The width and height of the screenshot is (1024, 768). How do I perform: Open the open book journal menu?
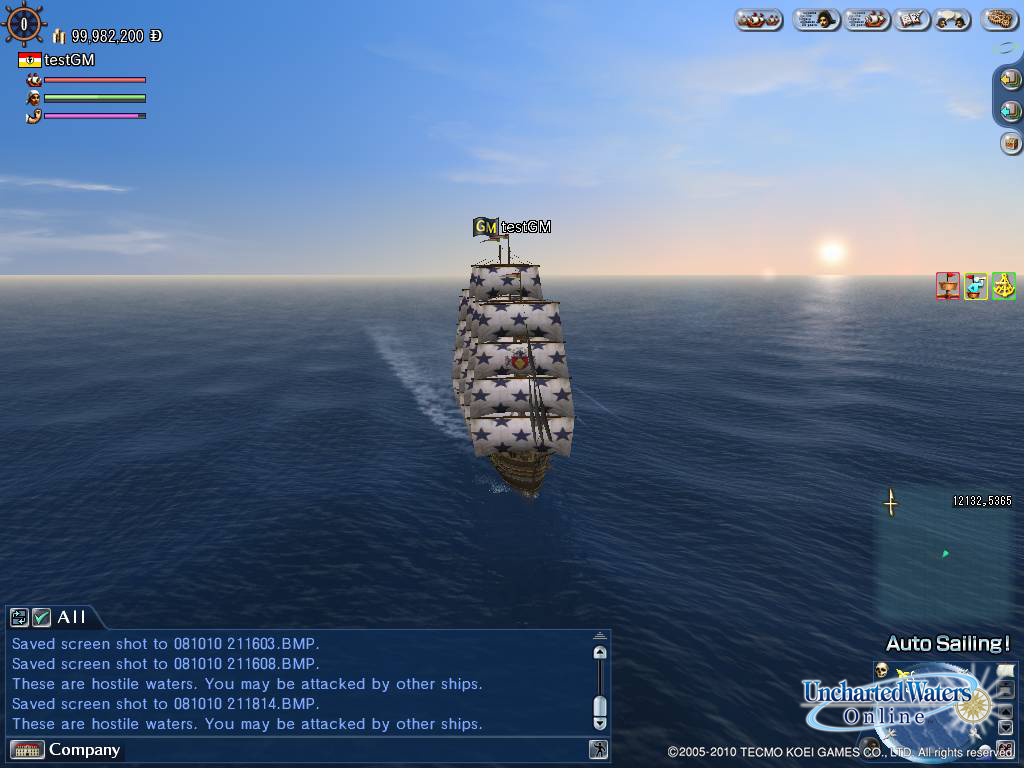912,19
